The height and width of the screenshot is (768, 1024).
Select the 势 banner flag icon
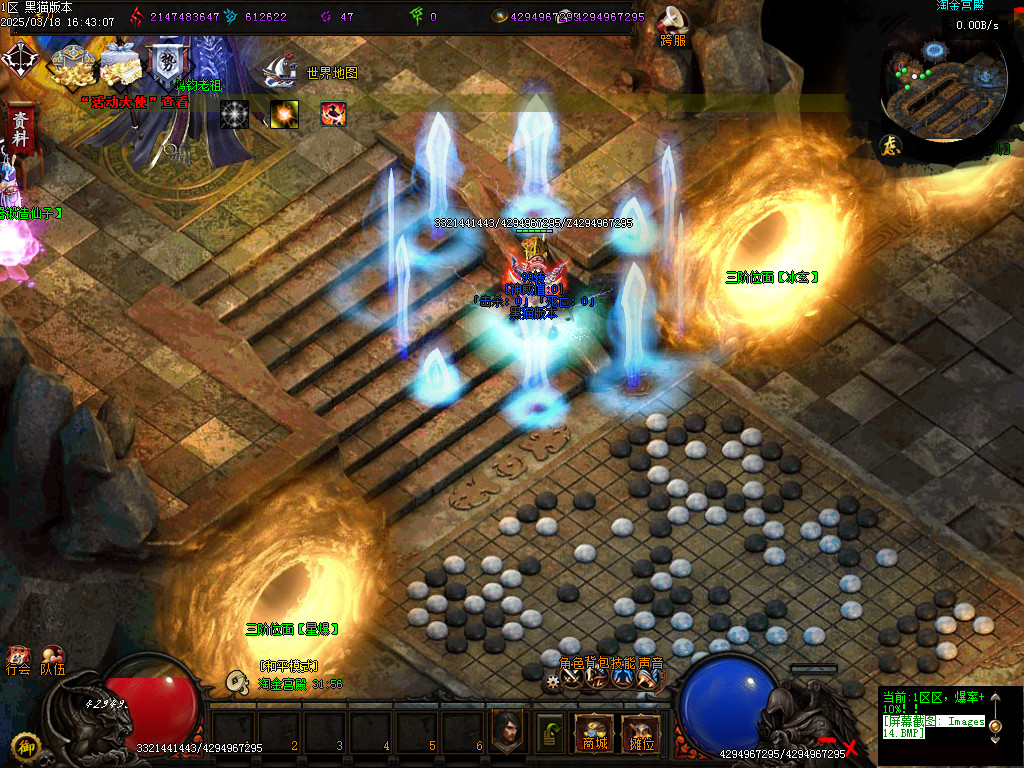point(165,66)
